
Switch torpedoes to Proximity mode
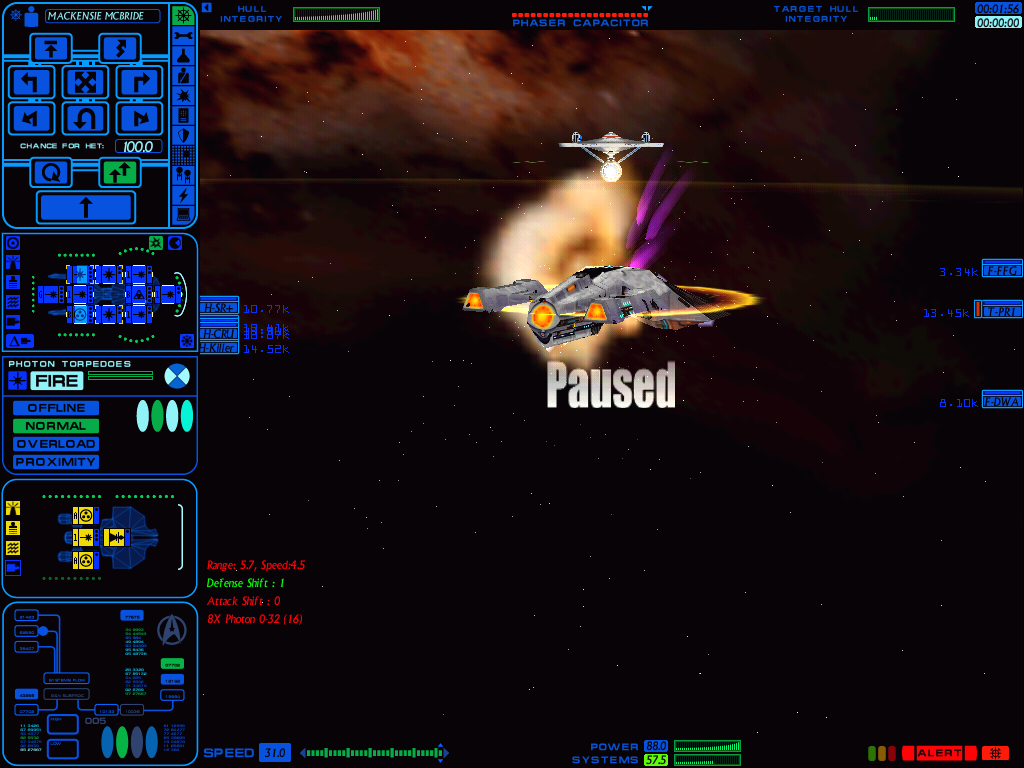56,462
